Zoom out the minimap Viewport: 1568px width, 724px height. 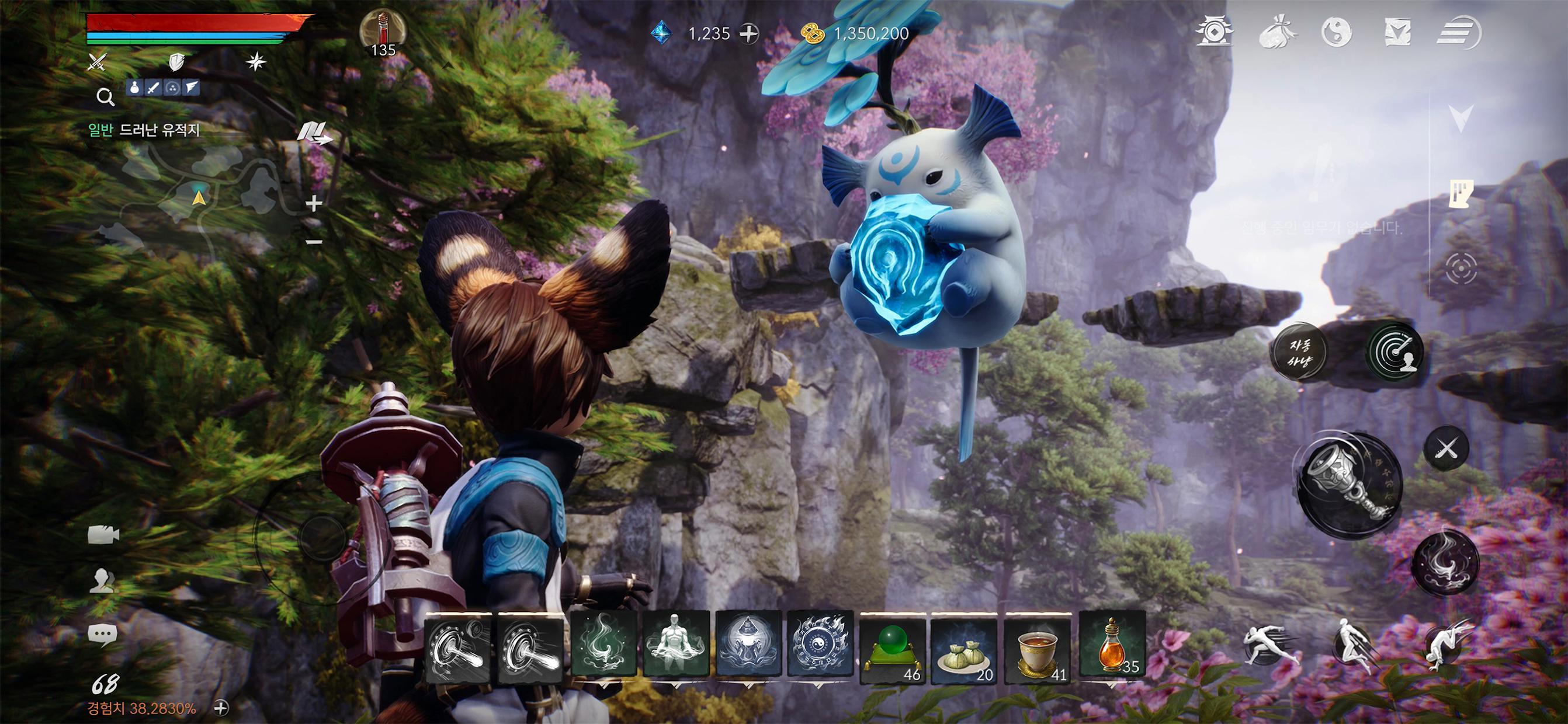click(x=314, y=242)
